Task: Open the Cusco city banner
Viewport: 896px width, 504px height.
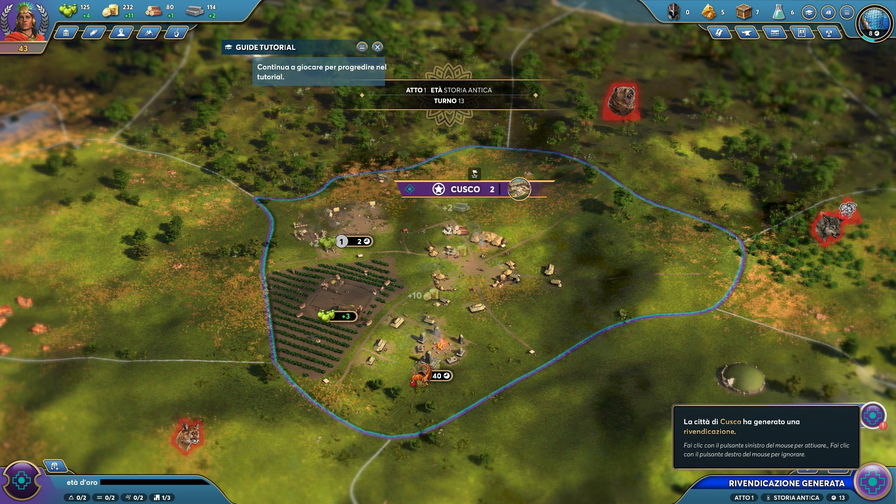Action: 465,189
